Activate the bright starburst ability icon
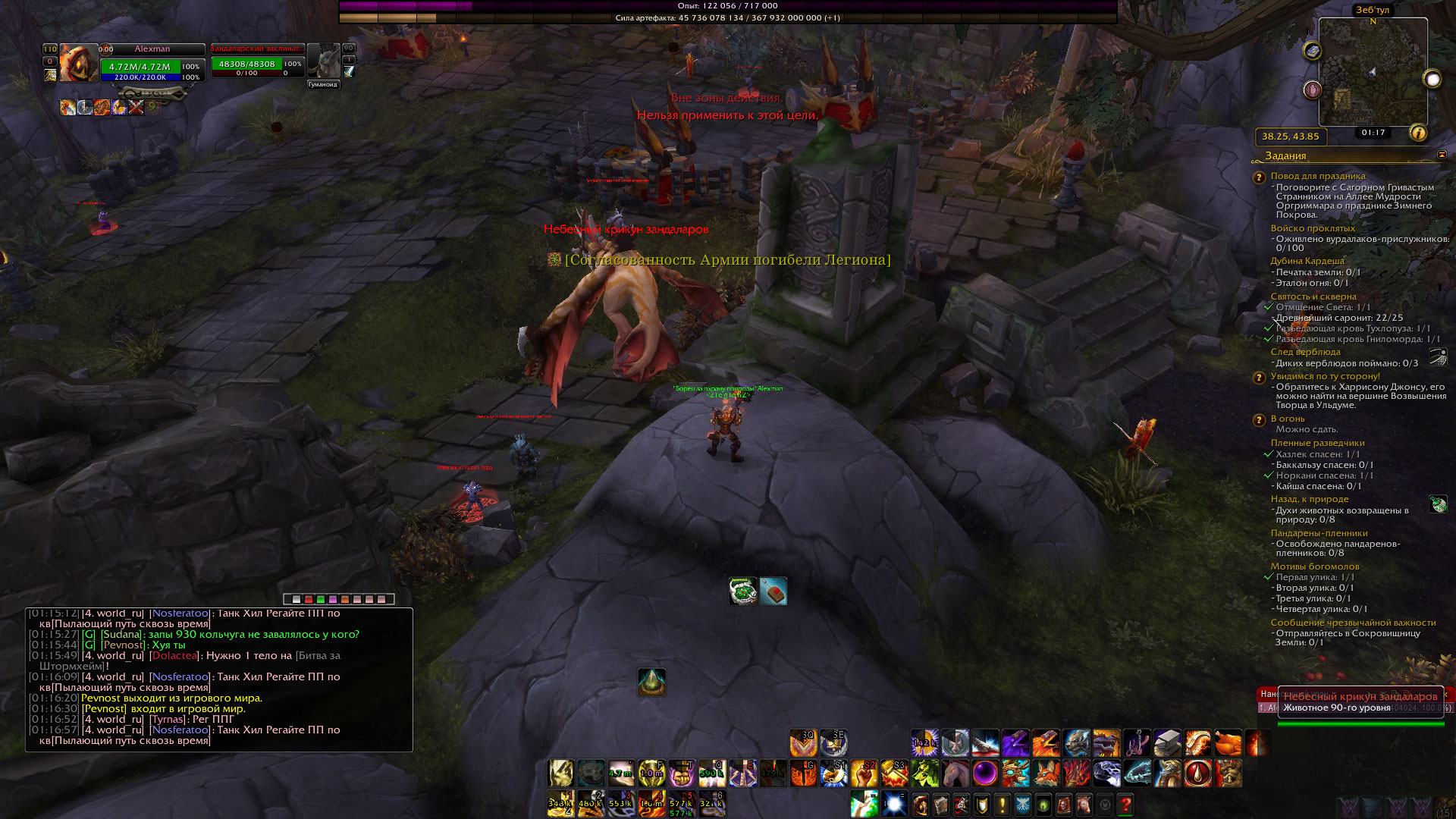1456x819 pixels. tap(894, 804)
